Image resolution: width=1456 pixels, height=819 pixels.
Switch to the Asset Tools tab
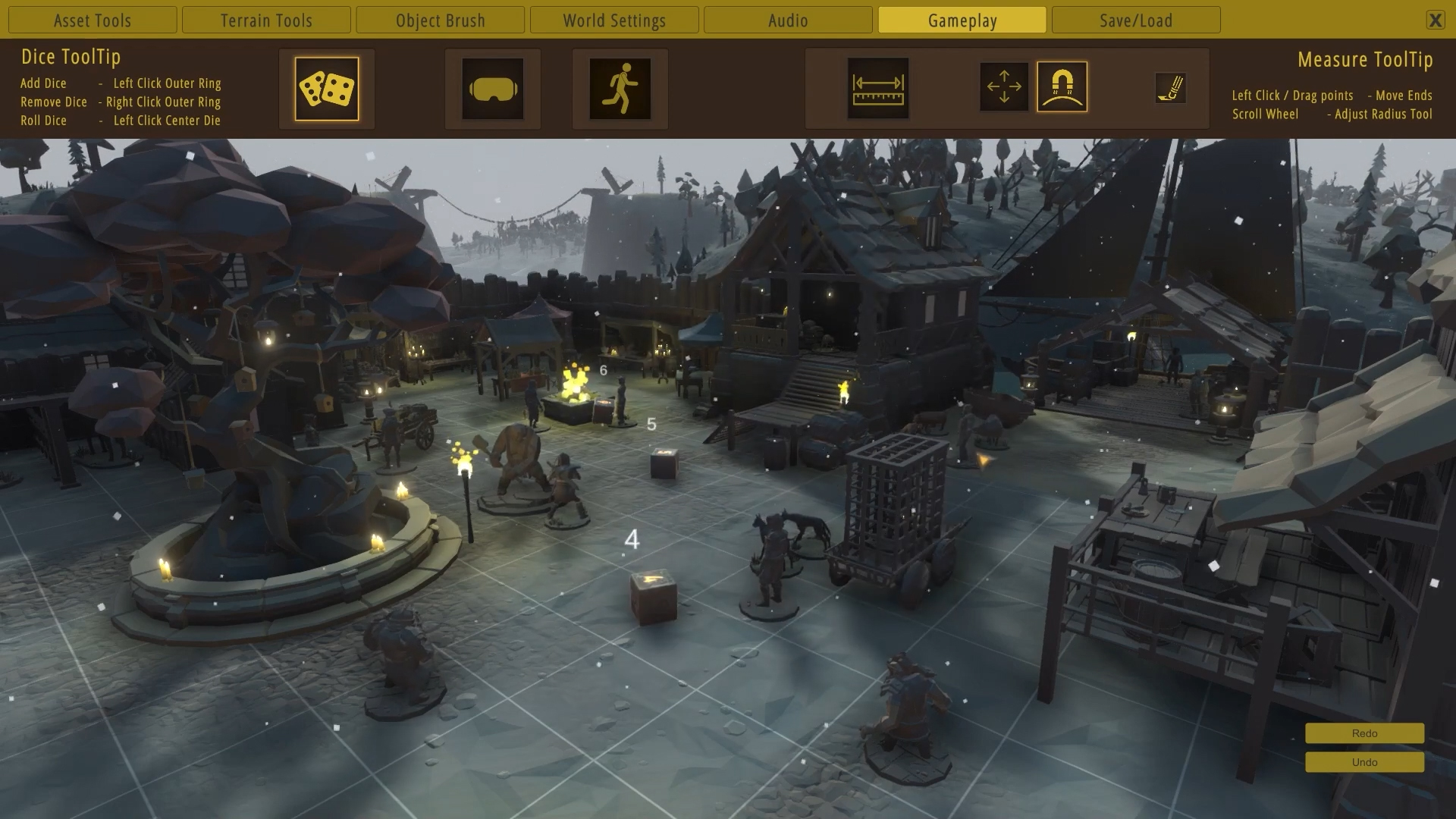tap(93, 20)
